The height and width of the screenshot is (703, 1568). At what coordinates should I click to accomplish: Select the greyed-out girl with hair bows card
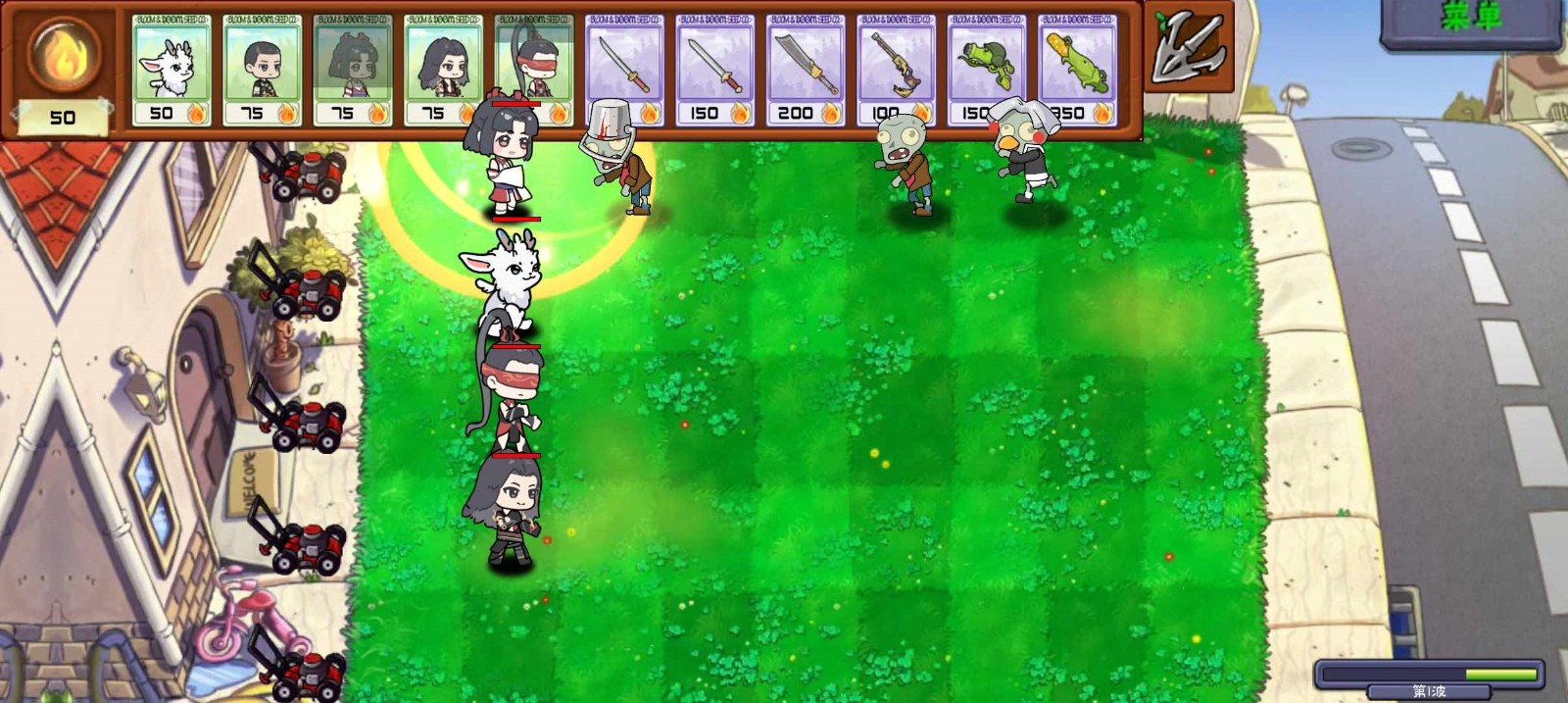[x=352, y=69]
